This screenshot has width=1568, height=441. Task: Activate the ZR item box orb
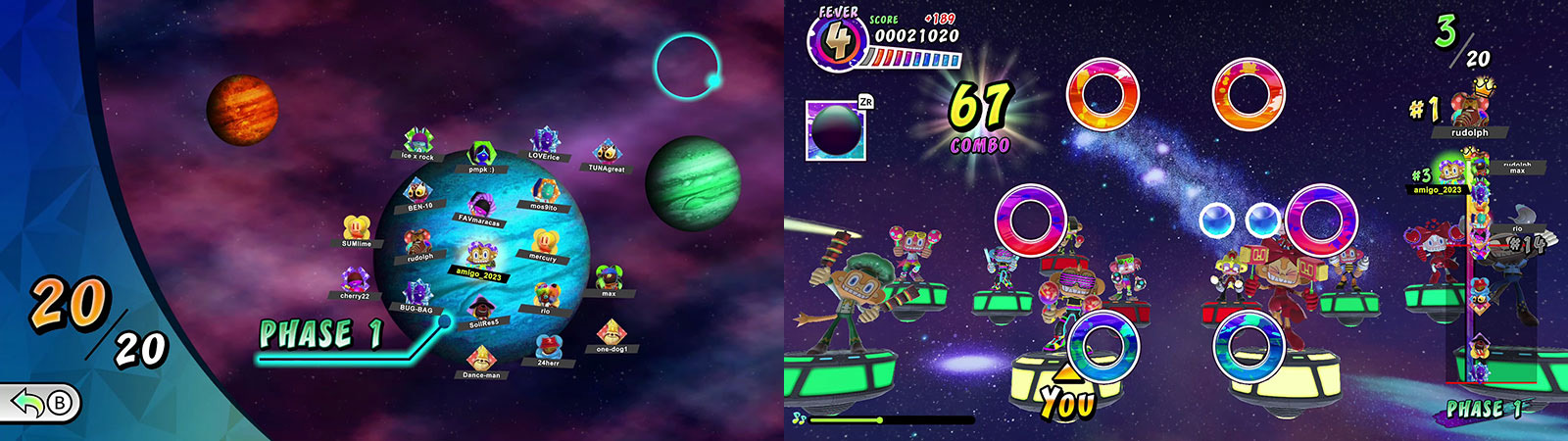(835, 130)
